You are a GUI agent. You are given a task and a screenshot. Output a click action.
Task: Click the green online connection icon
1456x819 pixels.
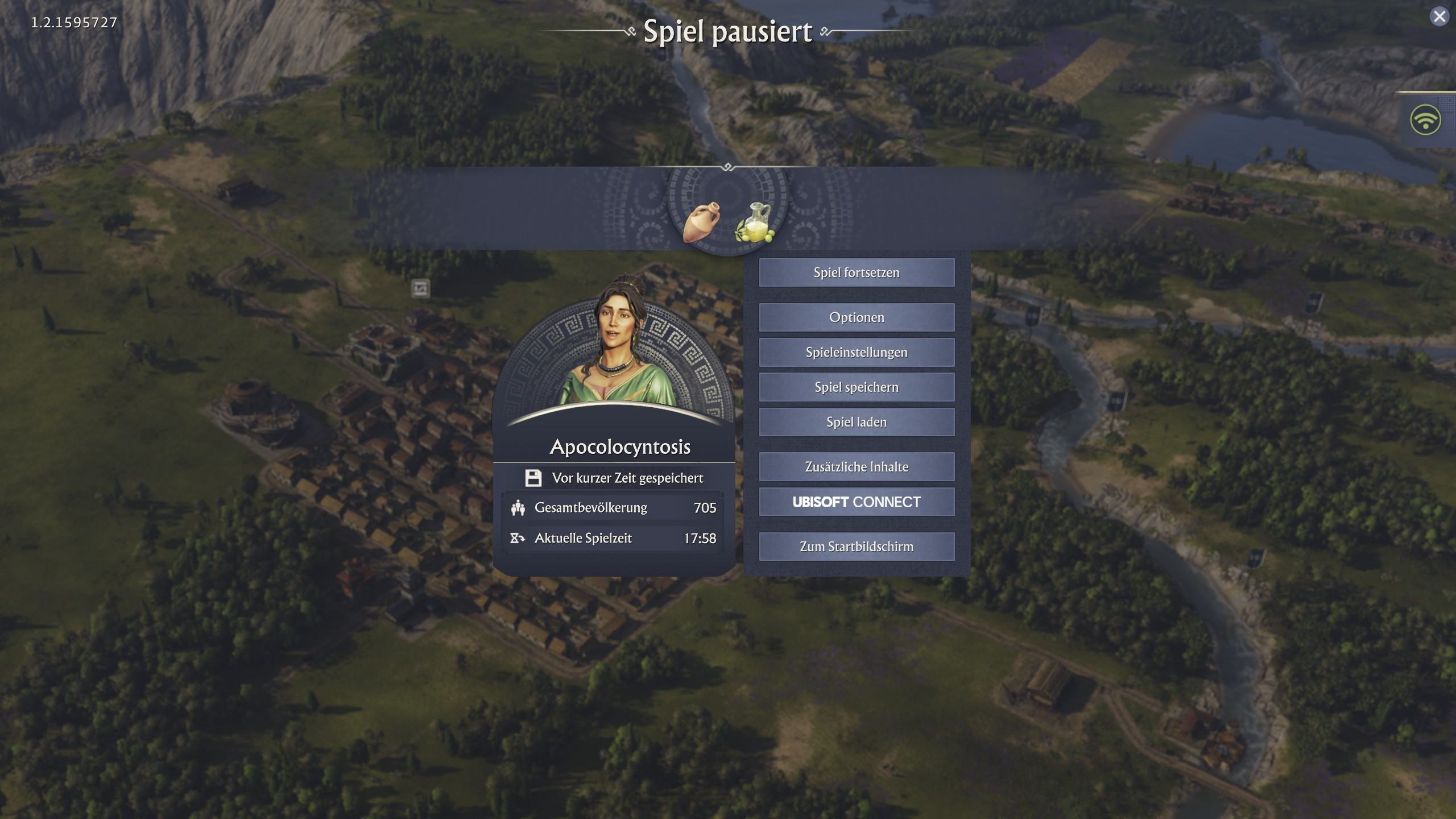(x=1425, y=120)
